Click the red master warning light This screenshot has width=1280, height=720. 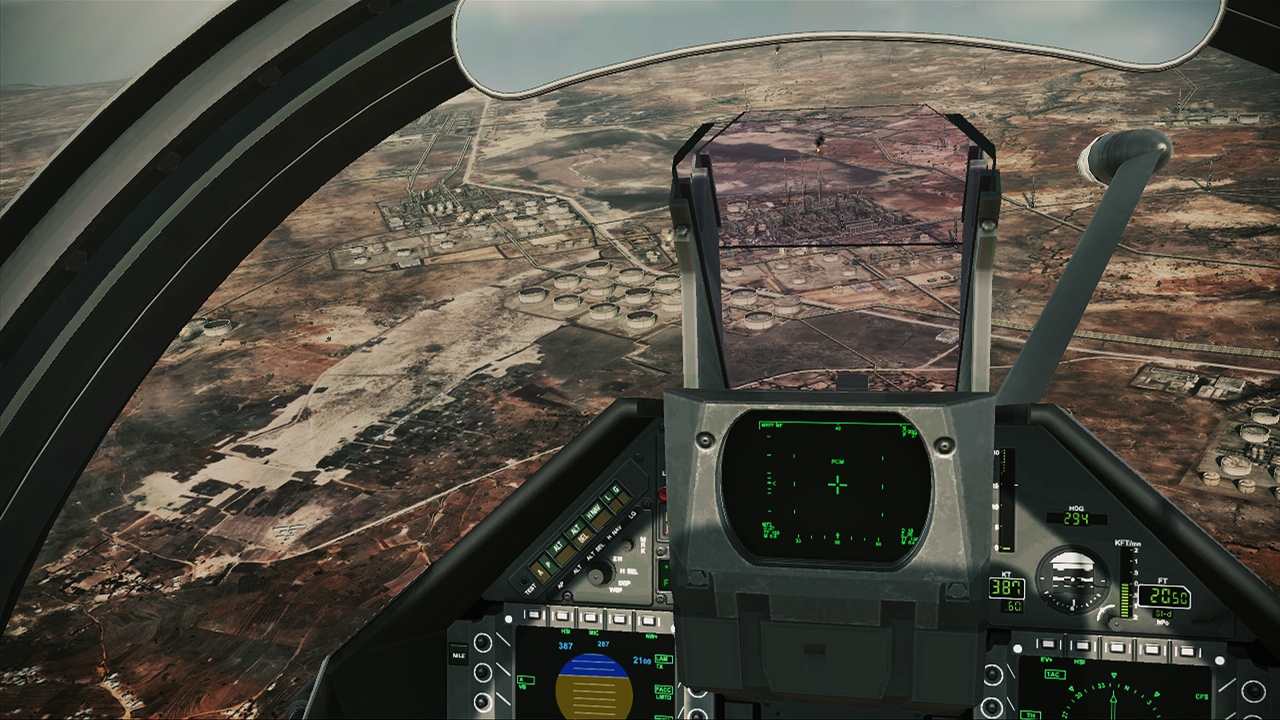[x=663, y=492]
